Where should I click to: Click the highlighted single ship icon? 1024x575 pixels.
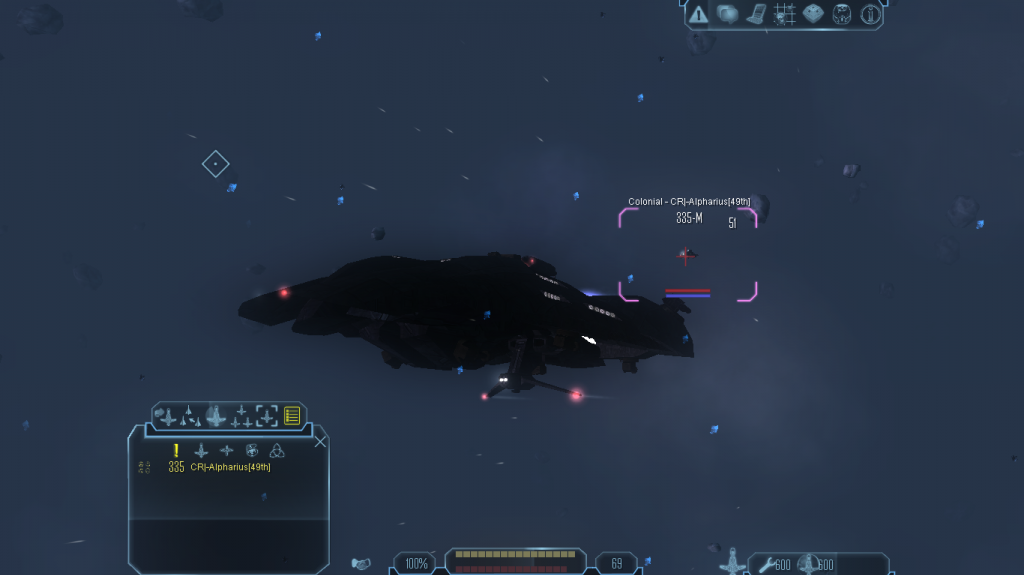coord(215,415)
